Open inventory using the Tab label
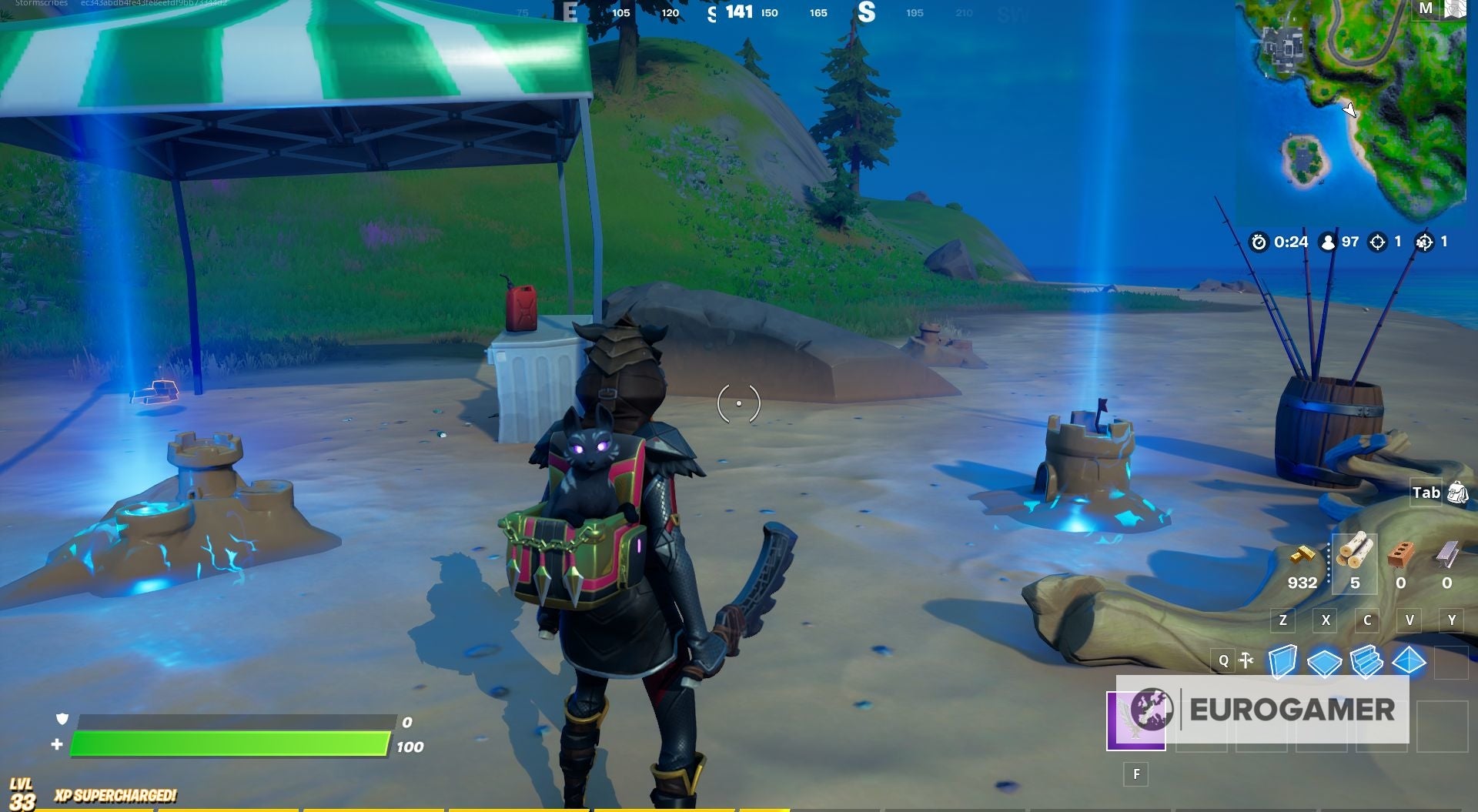 coord(1426,493)
